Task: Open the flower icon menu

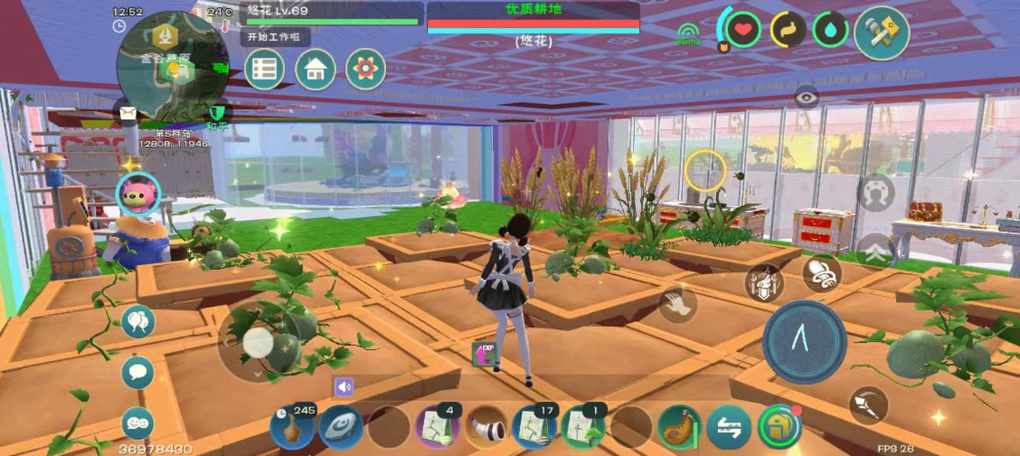Action: click(366, 69)
